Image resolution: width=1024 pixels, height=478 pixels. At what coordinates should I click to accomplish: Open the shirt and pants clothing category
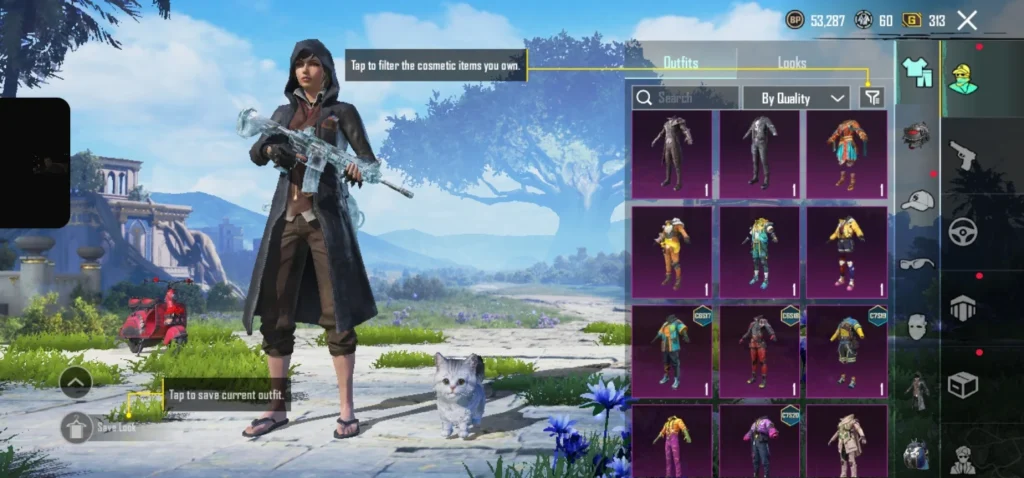[x=917, y=70]
